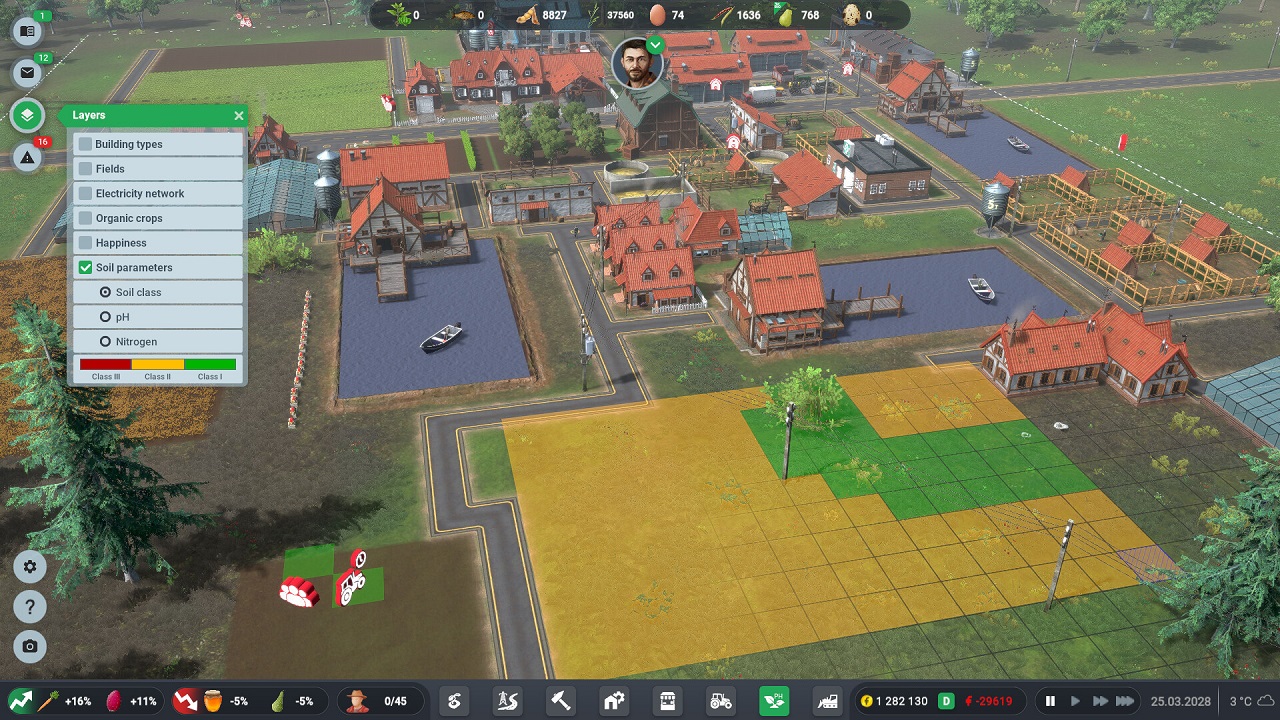Image resolution: width=1280 pixels, height=720 pixels.
Task: Select the green PH soil tool
Action: click(x=773, y=700)
